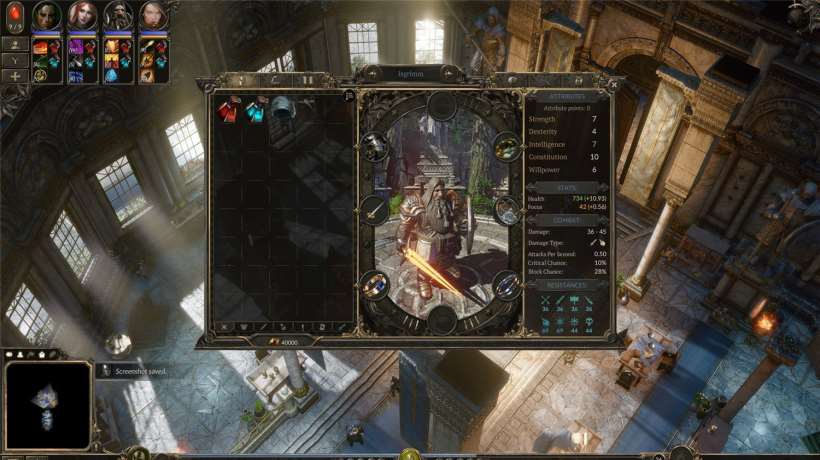Select the bearded dwarf's party portrait

118,16
